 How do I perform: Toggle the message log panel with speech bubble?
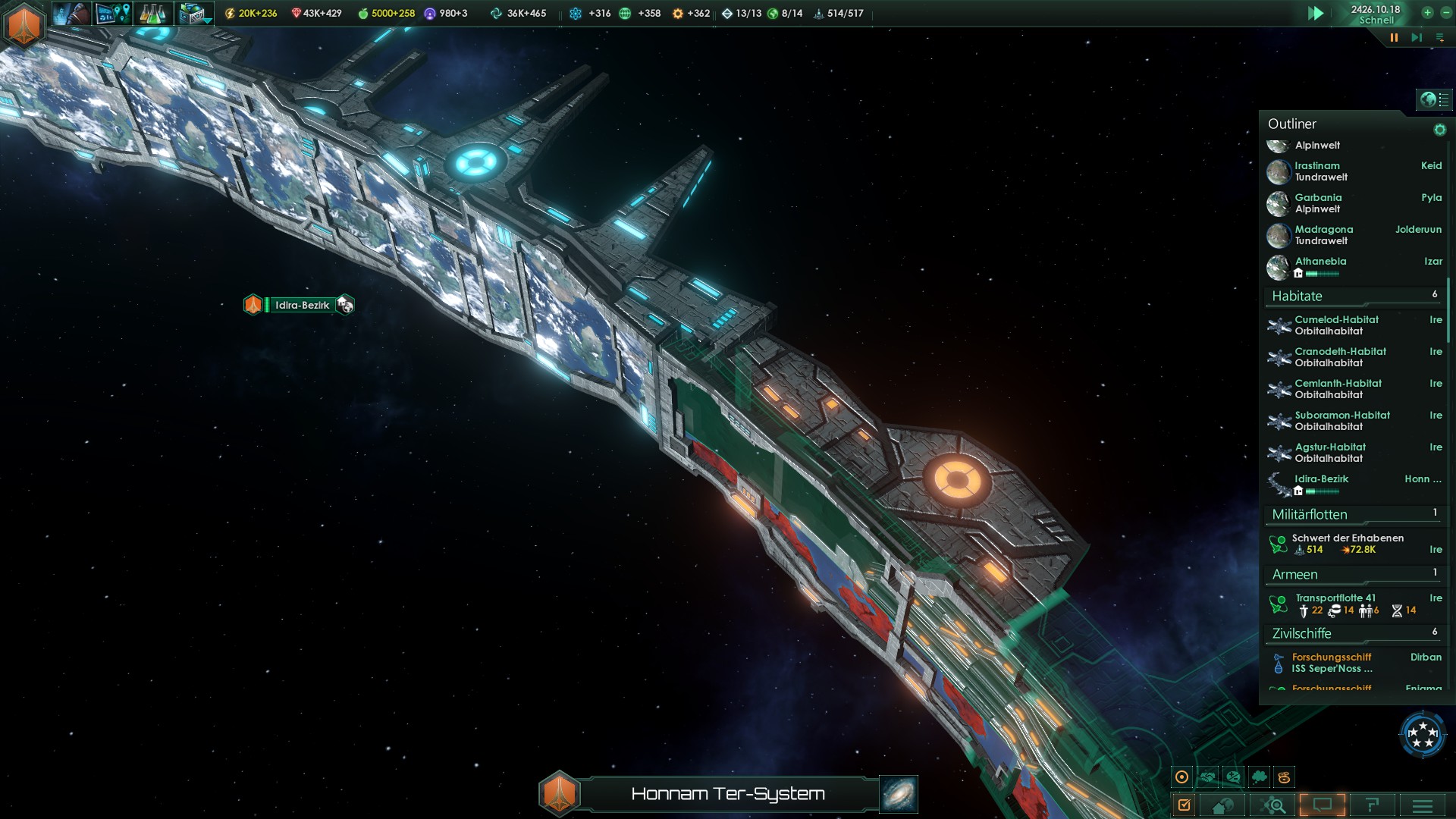pos(1323,805)
